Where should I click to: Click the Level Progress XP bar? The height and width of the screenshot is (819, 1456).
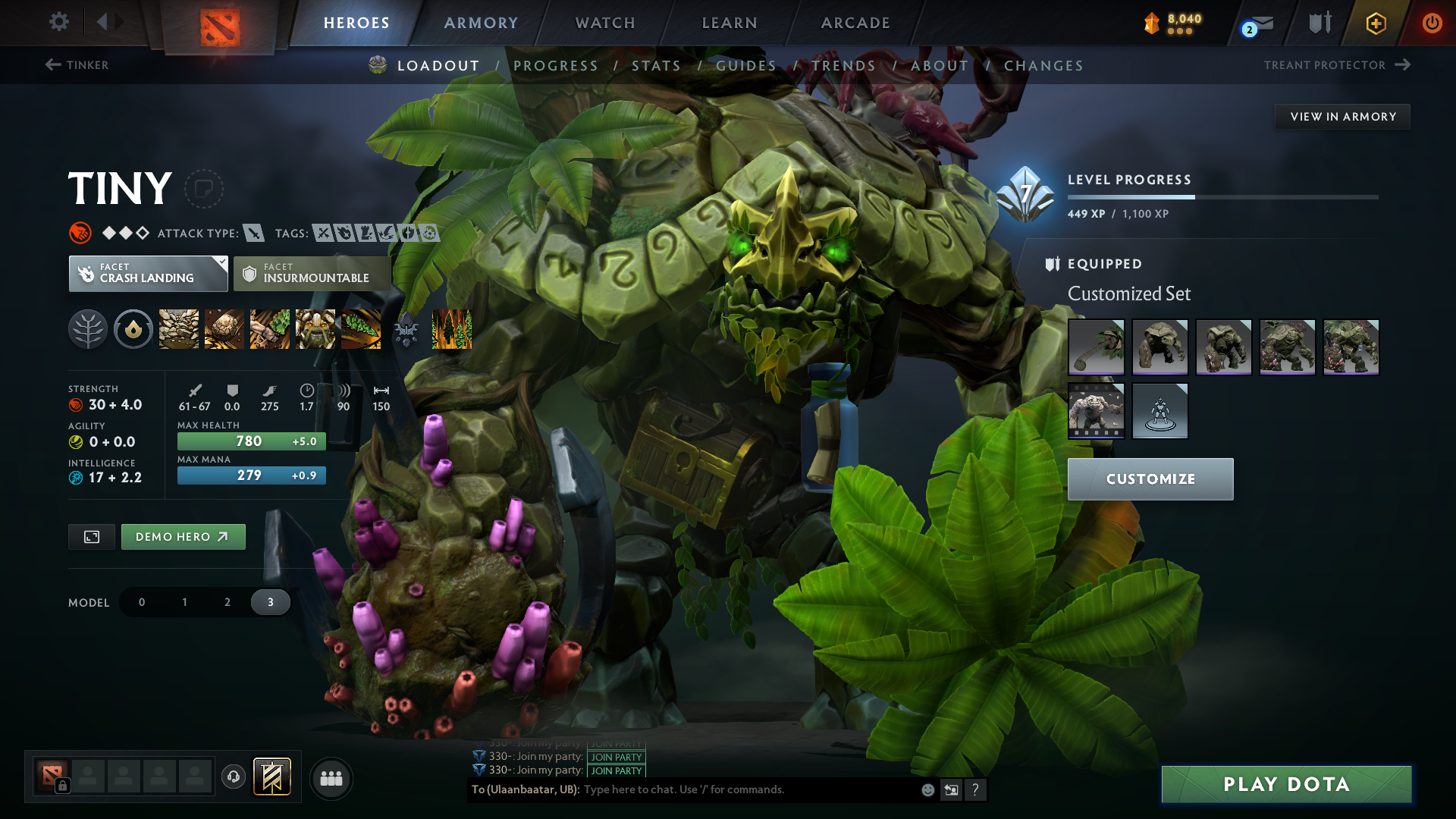1221,196
